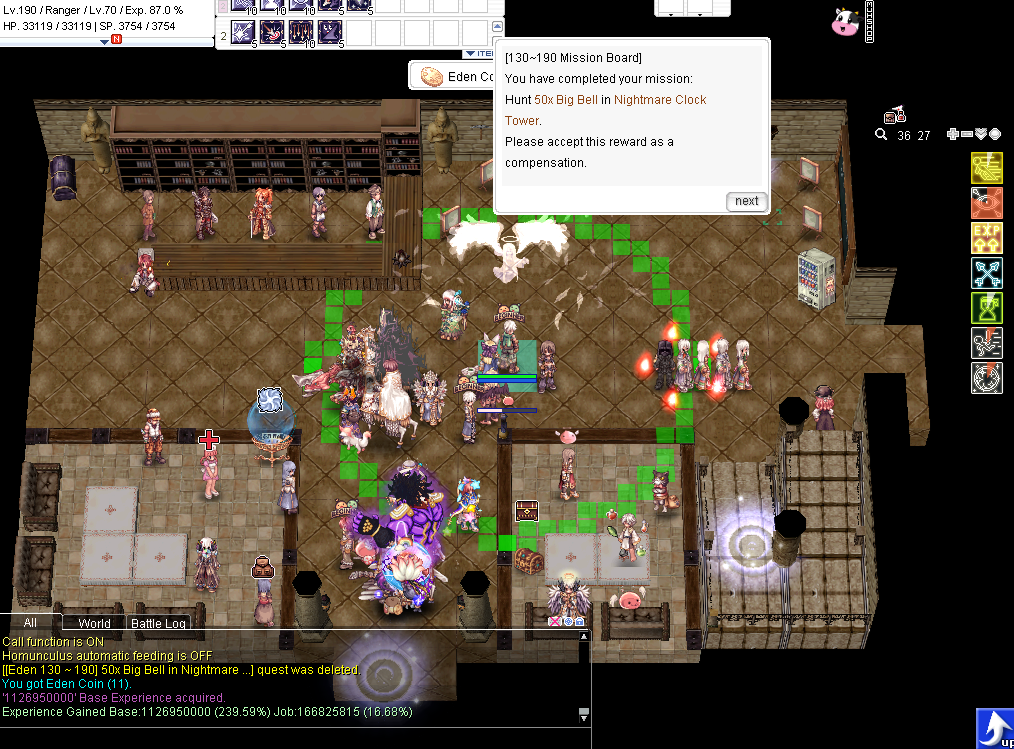Zoom out the minimap with minus button
The width and height of the screenshot is (1014, 749).
click(967, 135)
